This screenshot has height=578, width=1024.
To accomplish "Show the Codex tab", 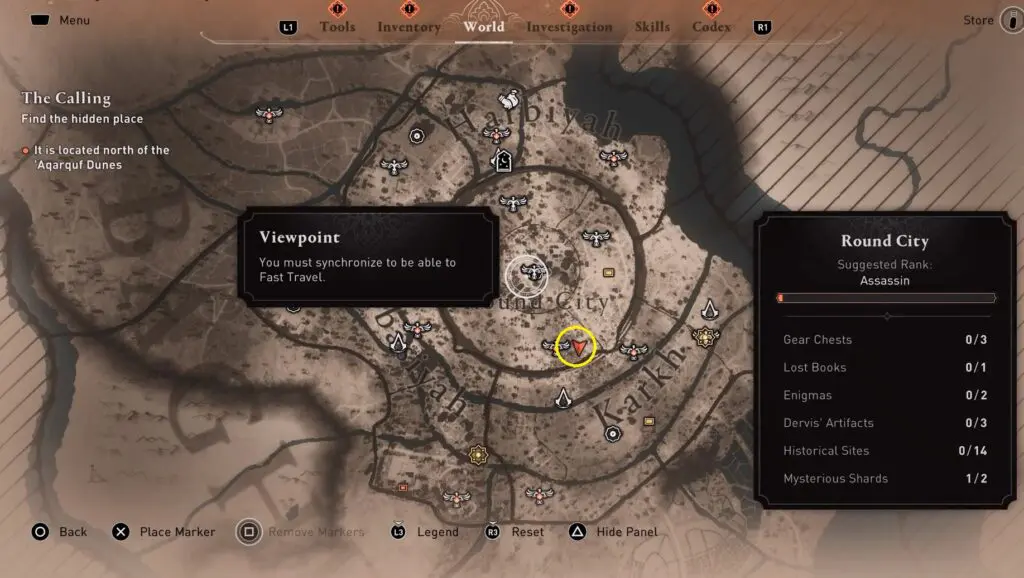I will pyautogui.click(x=711, y=27).
